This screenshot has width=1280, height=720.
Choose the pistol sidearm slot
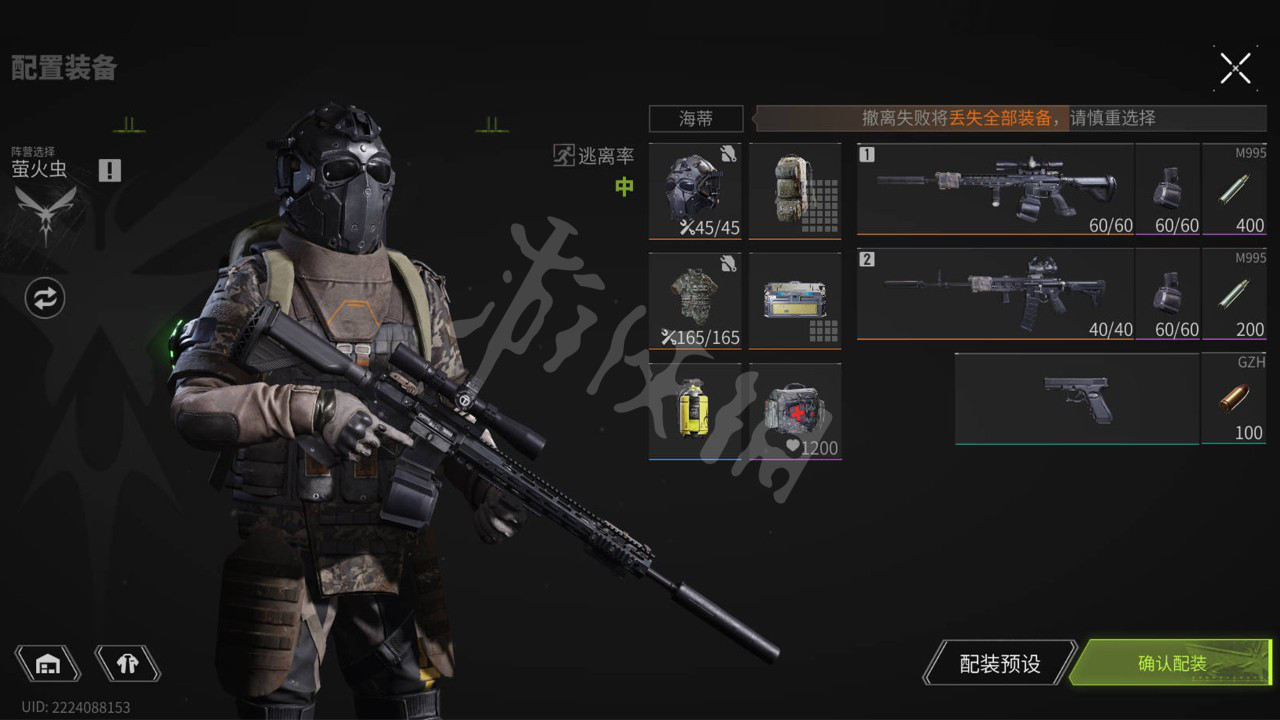1076,398
